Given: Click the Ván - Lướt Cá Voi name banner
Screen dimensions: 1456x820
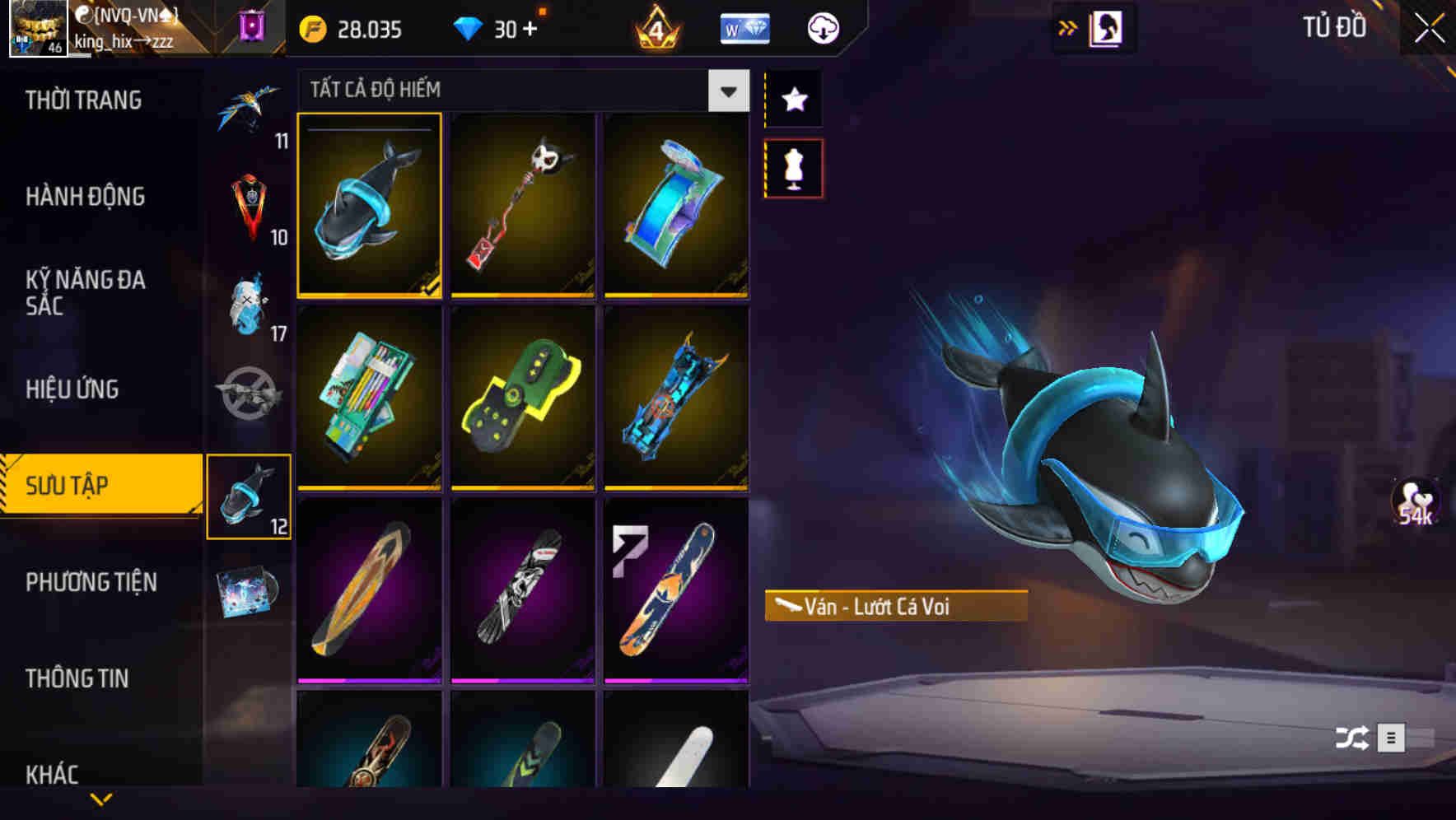Looking at the screenshot, I should coord(894,607).
